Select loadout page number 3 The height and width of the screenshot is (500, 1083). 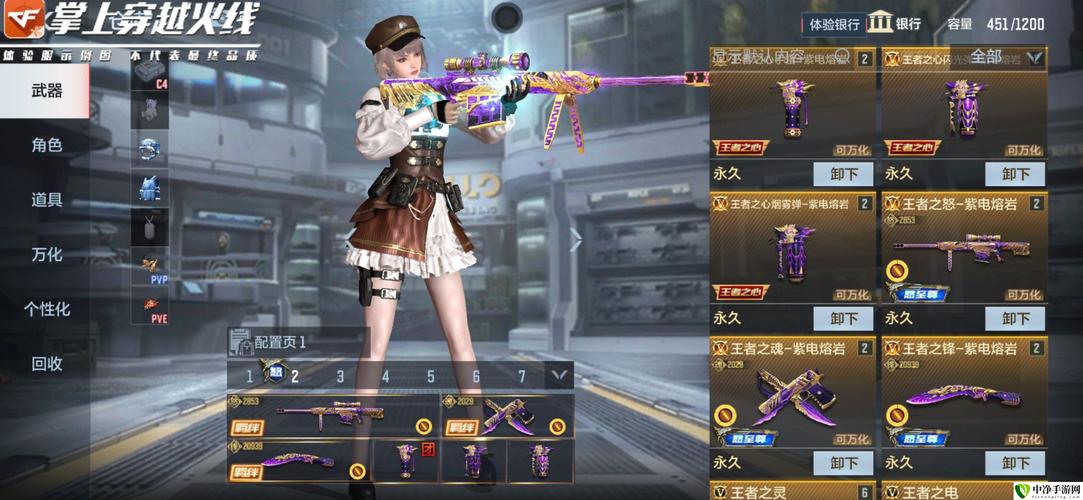[x=340, y=376]
